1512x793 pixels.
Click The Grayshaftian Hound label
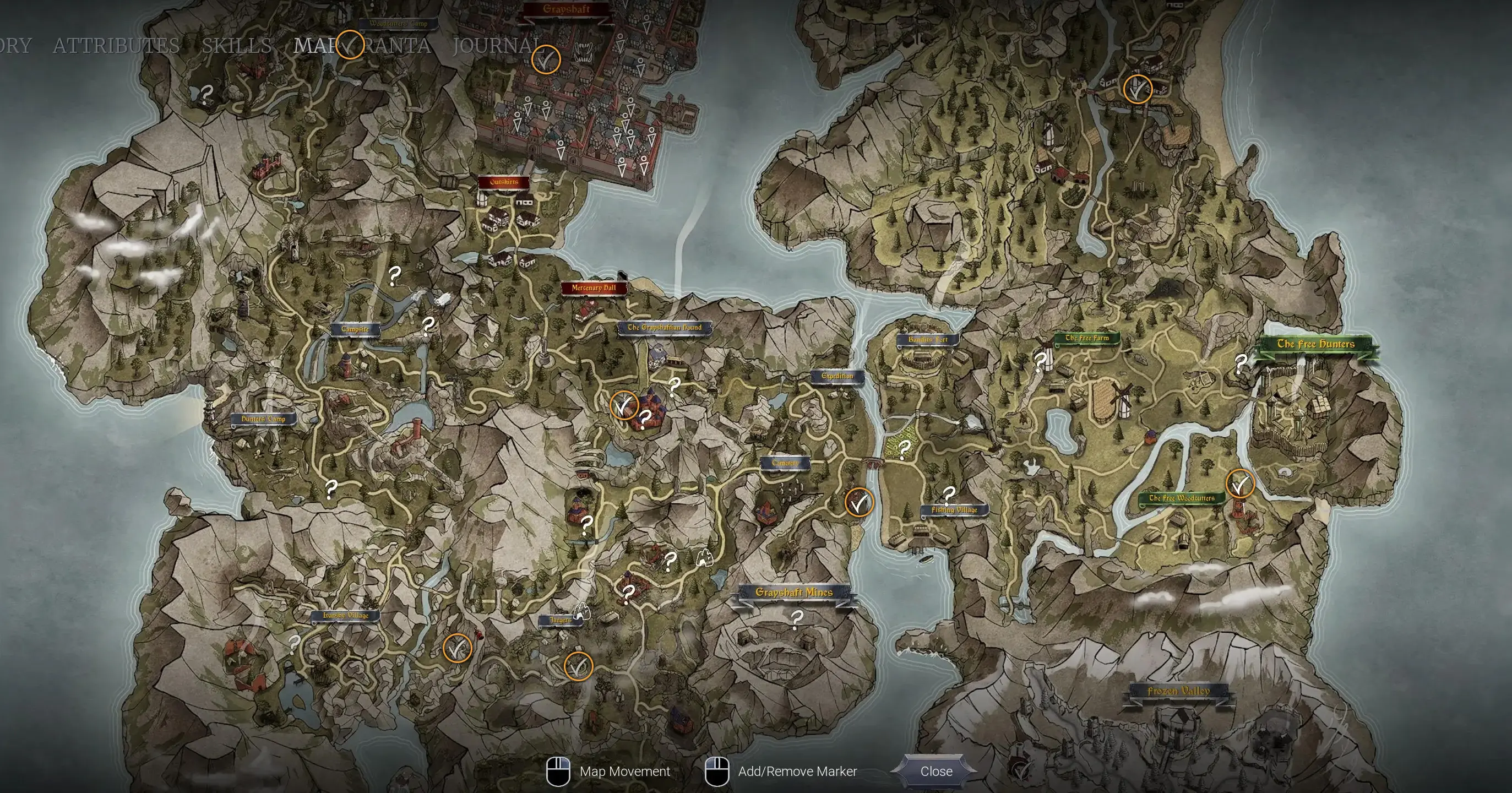[665, 328]
